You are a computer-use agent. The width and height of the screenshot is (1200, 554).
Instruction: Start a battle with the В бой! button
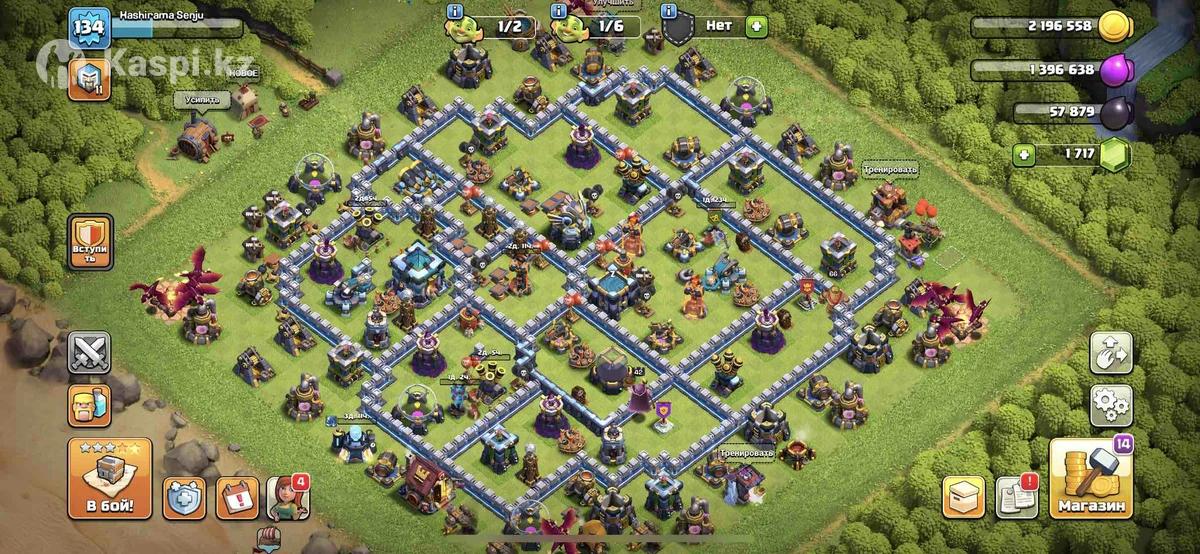tap(110, 478)
